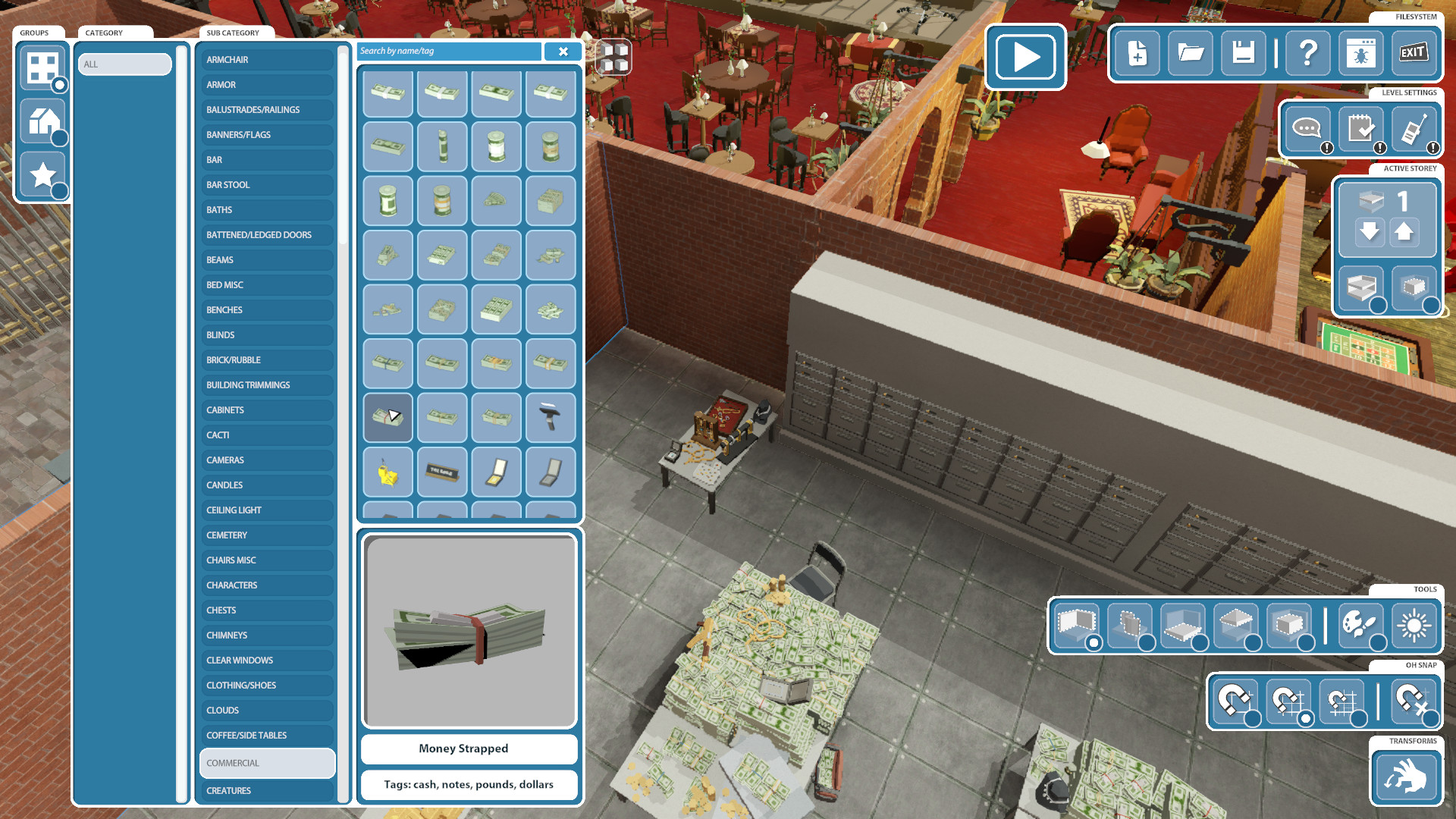
Task: Select the COMMERCIAL sub category
Action: pos(267,763)
